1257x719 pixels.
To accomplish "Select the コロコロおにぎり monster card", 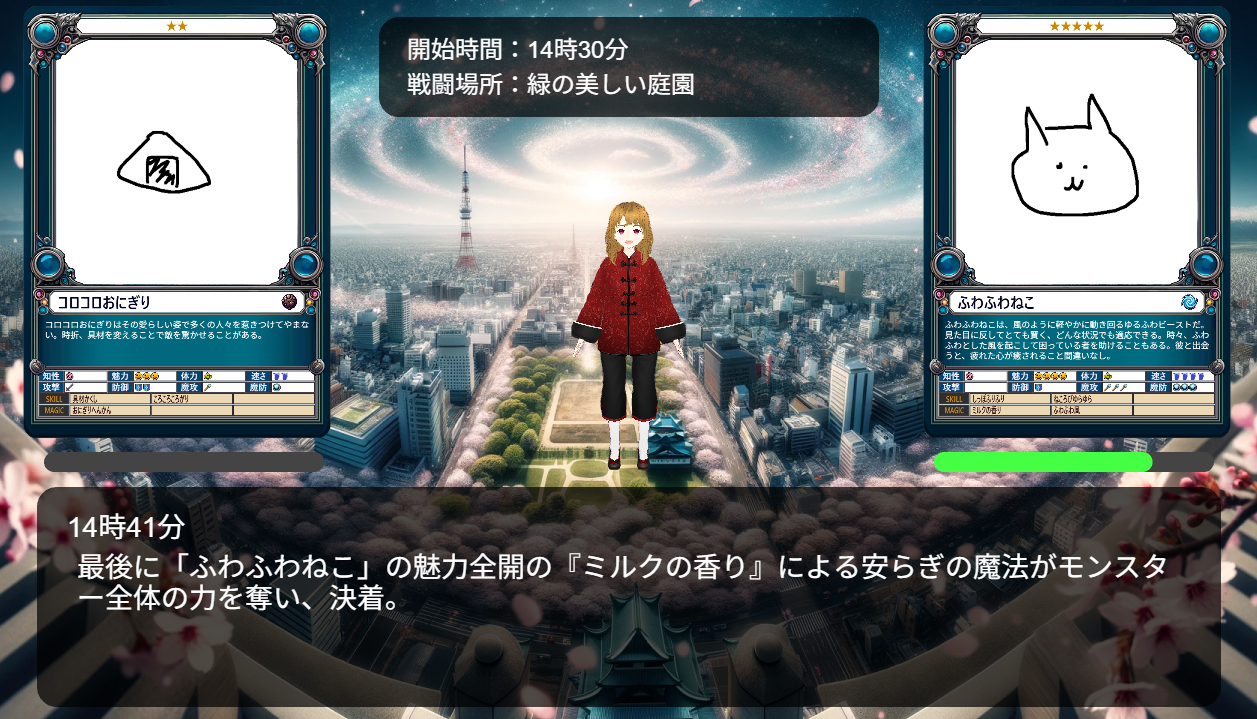I will 177,222.
